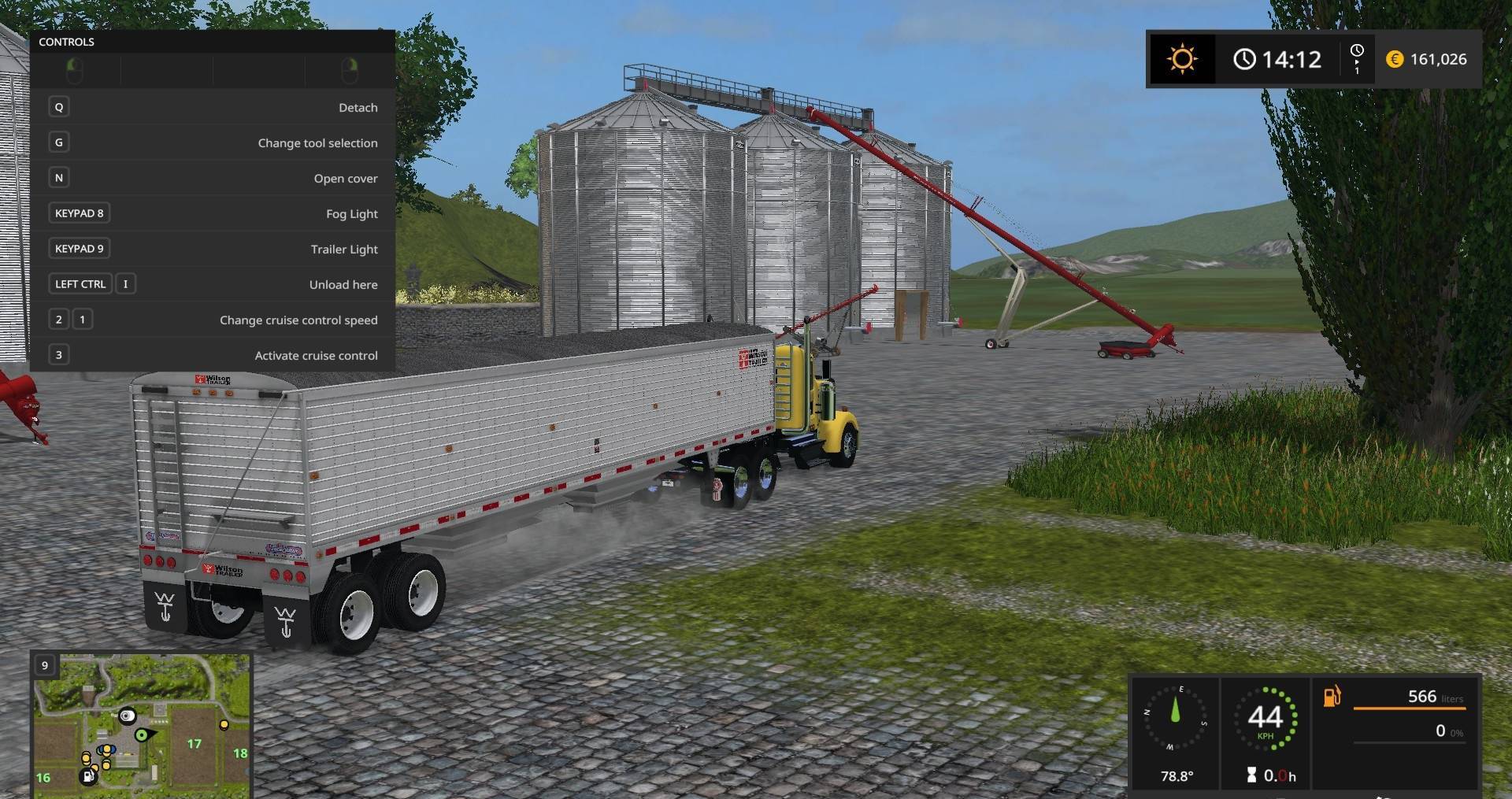Click the euro coin money icon
Viewport: 1512px width, 799px height.
point(1394,58)
